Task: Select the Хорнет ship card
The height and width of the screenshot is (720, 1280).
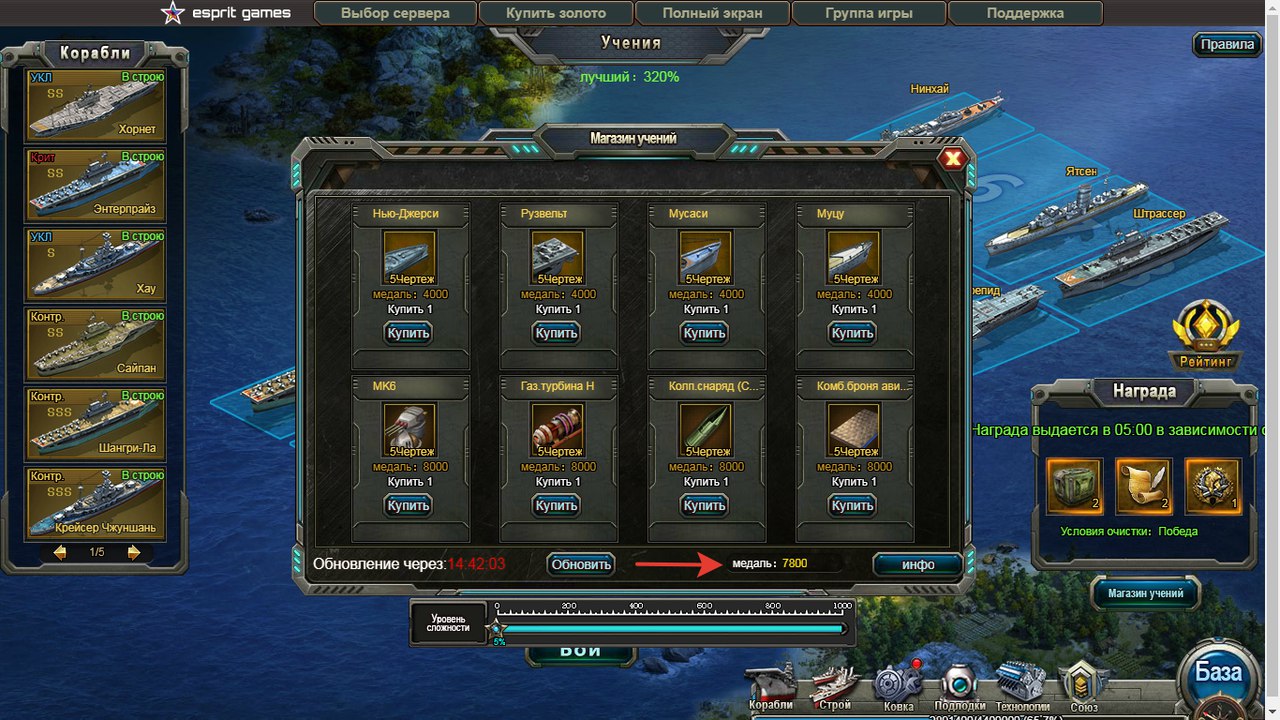Action: [96, 105]
